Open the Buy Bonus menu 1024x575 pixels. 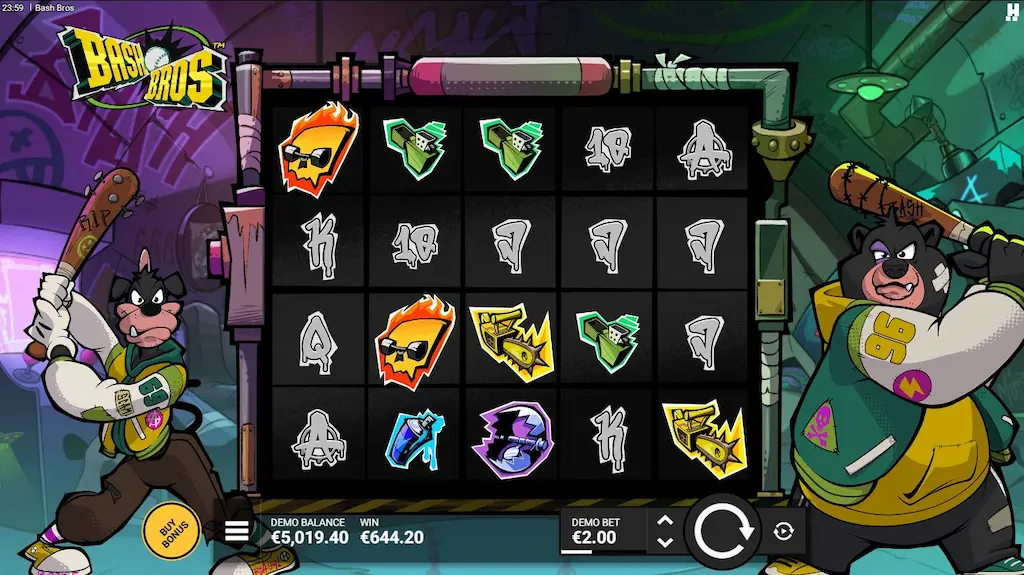pos(171,530)
